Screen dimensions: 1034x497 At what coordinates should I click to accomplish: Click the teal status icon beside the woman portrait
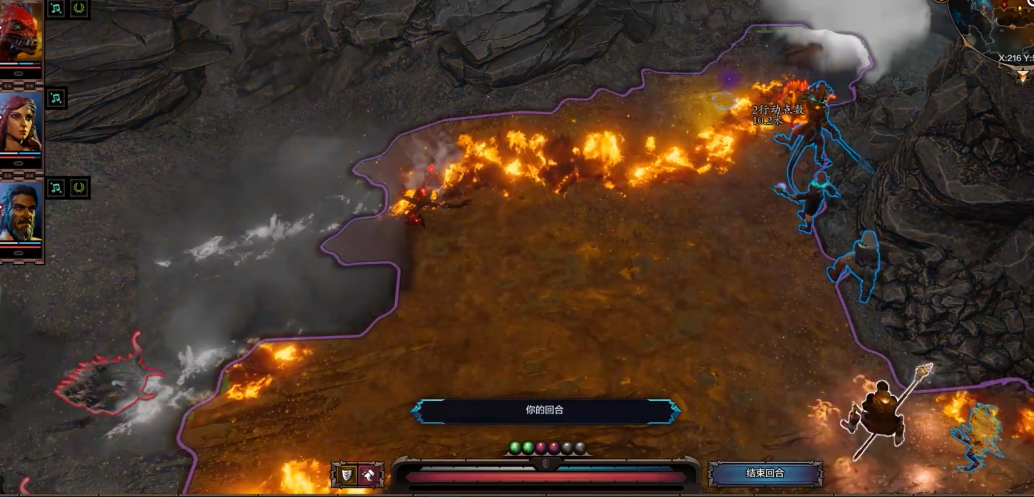tap(56, 98)
